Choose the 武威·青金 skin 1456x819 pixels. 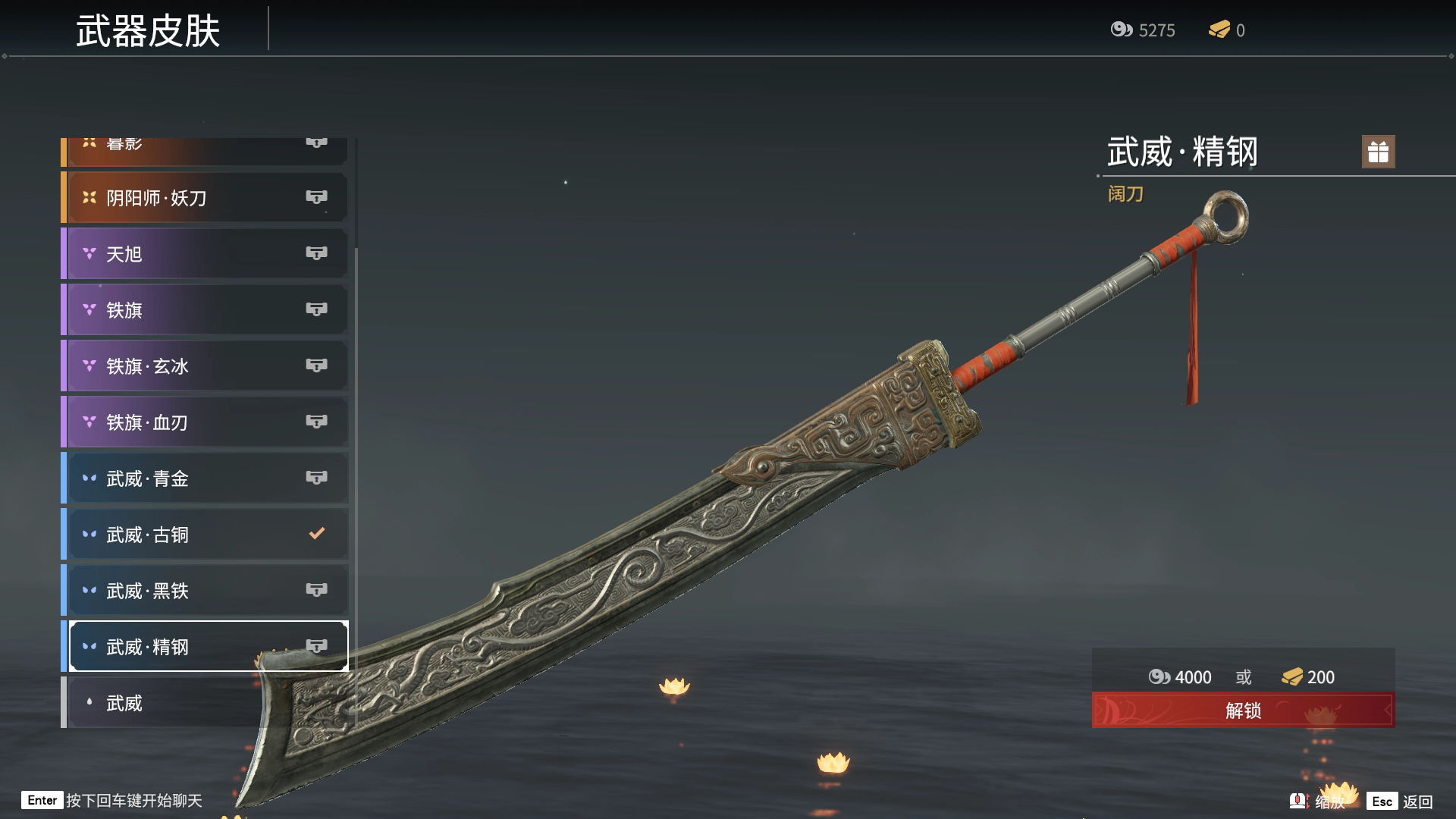coord(205,479)
